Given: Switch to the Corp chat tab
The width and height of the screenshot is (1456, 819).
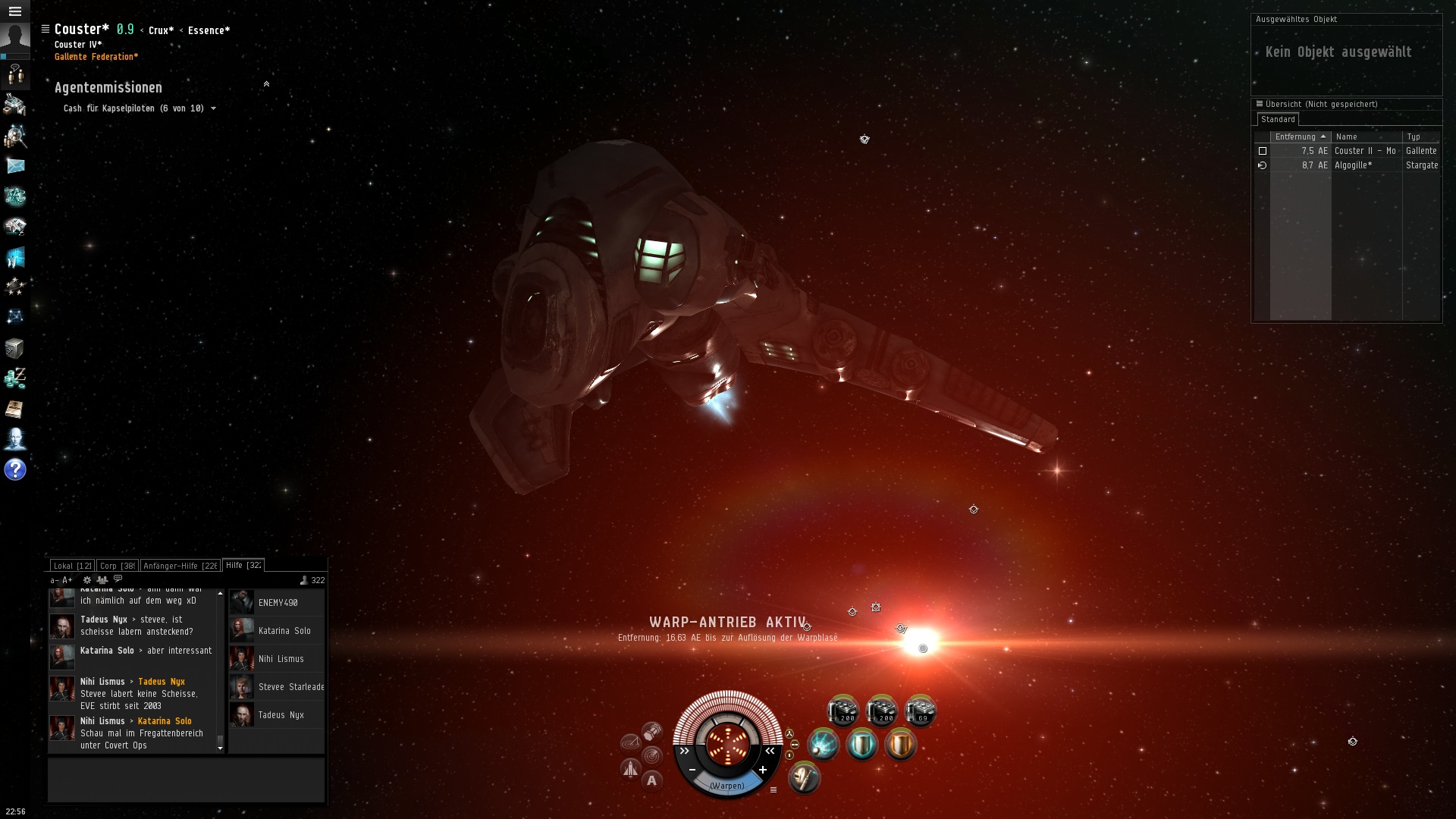Looking at the screenshot, I should (117, 566).
